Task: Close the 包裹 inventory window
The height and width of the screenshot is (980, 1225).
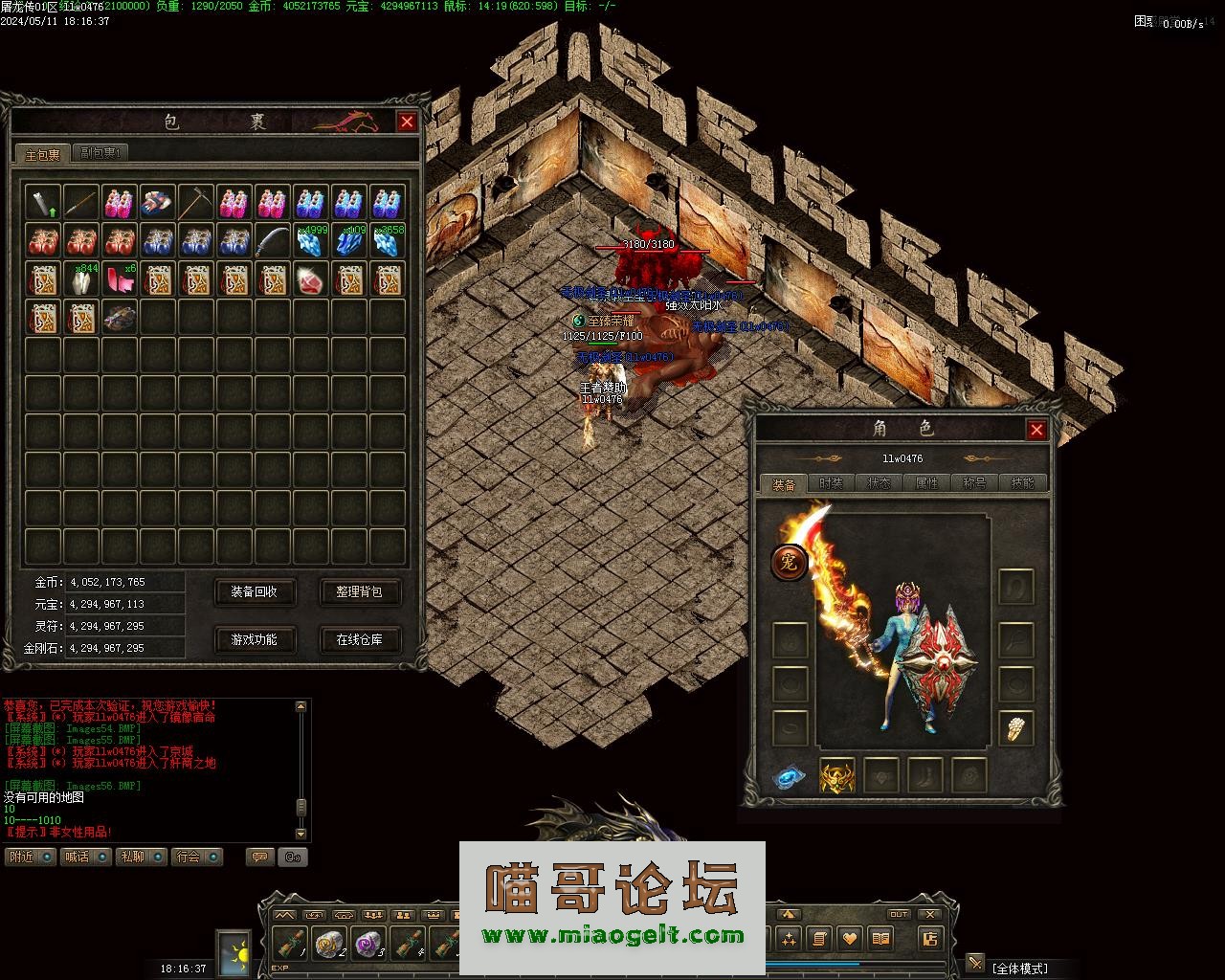Action: pyautogui.click(x=407, y=122)
